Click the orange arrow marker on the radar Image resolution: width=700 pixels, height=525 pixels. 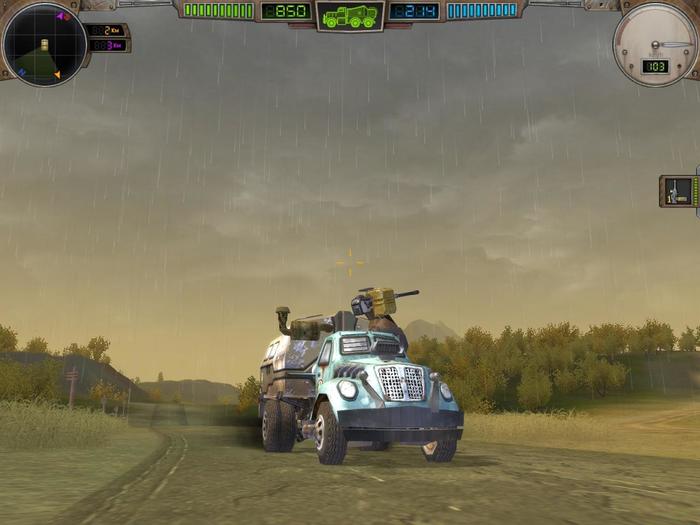coord(56,74)
